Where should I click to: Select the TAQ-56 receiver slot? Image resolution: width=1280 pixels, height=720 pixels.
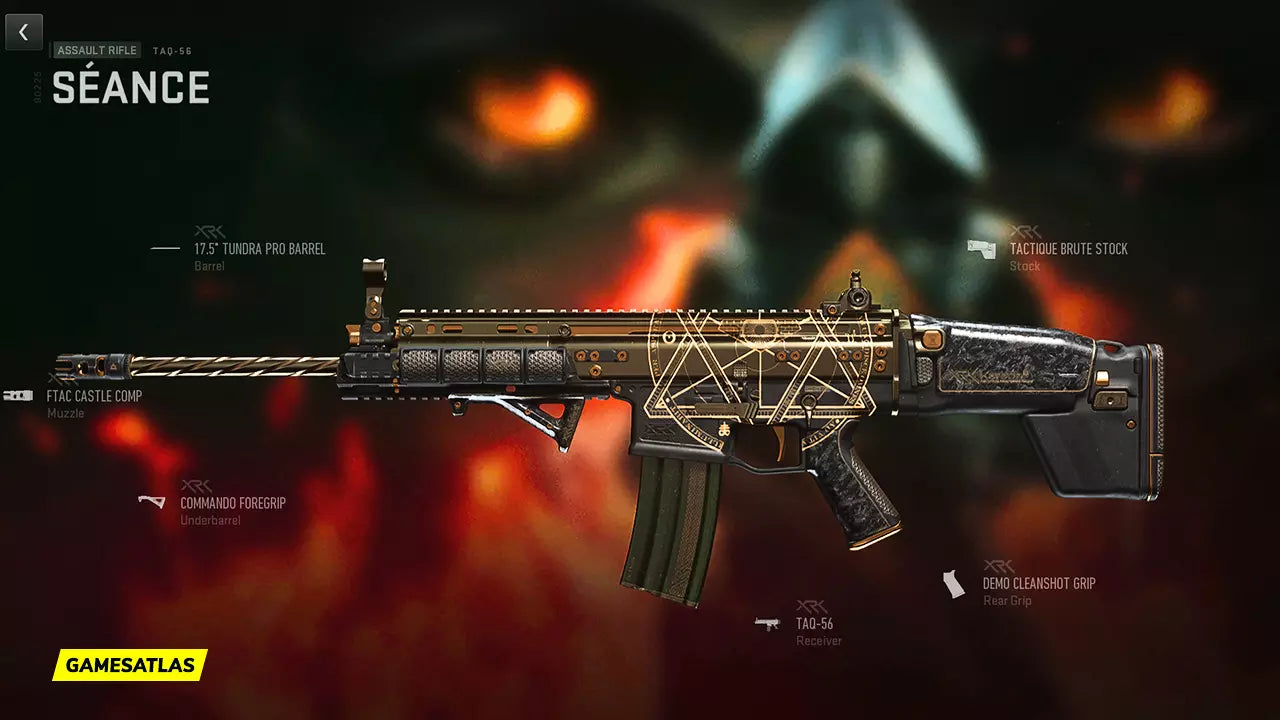(814, 624)
